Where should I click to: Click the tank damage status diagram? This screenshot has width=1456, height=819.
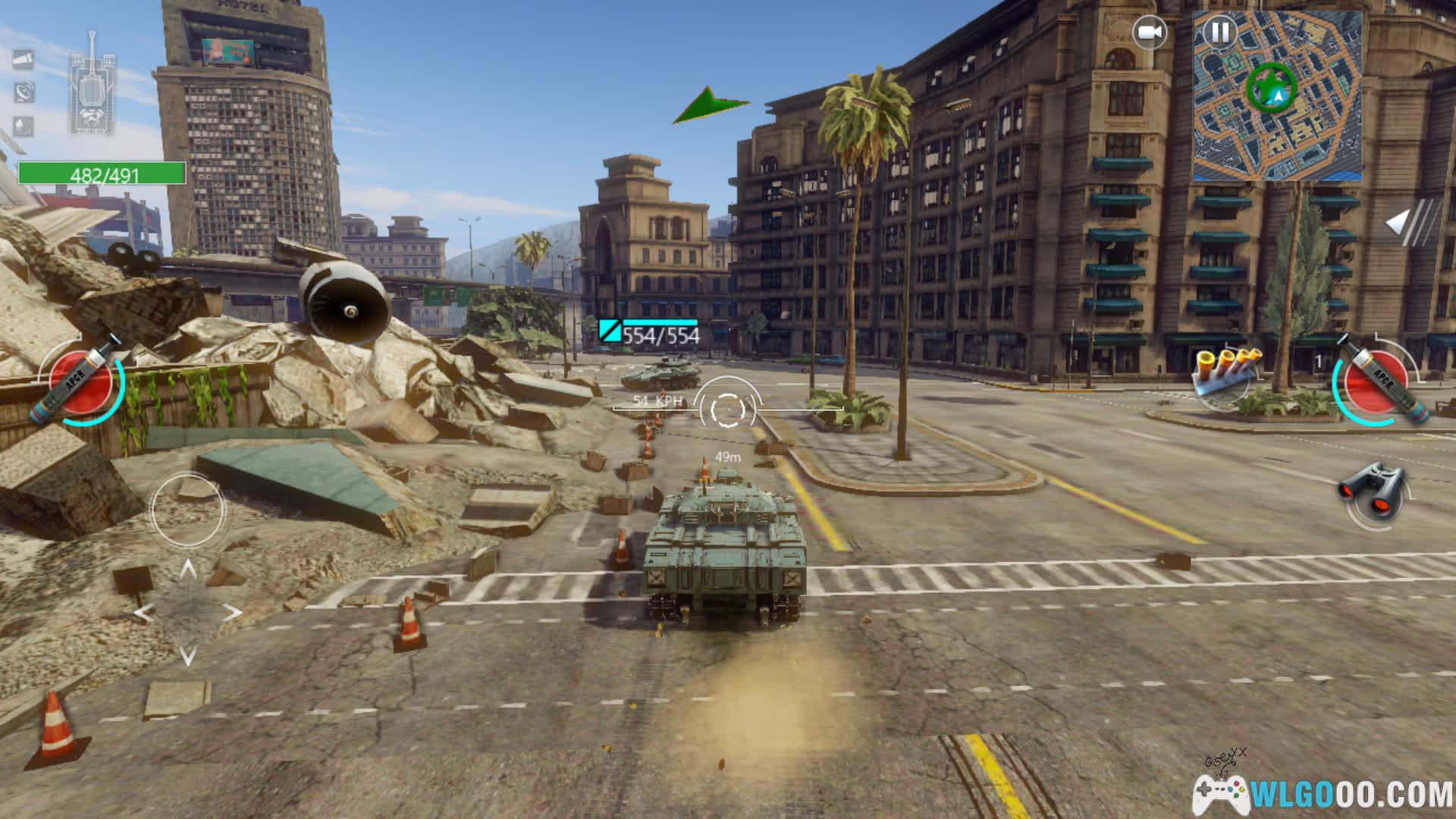point(92,83)
